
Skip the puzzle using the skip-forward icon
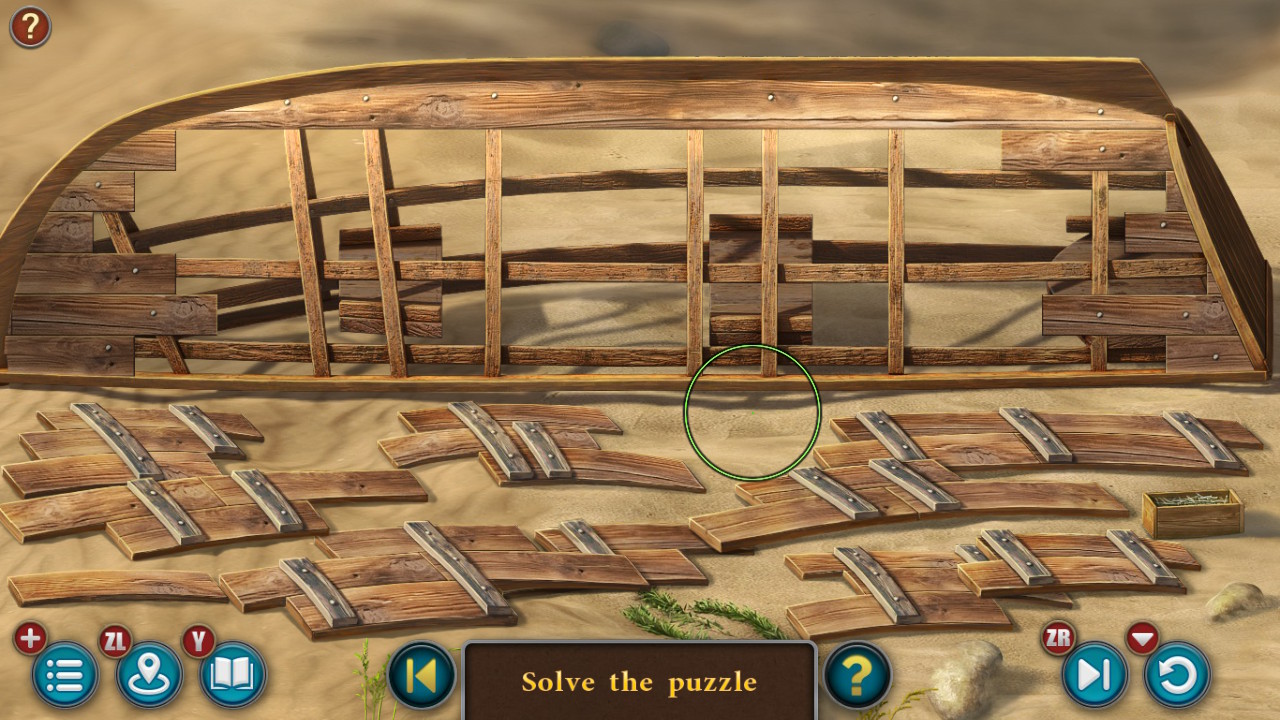click(x=1094, y=676)
